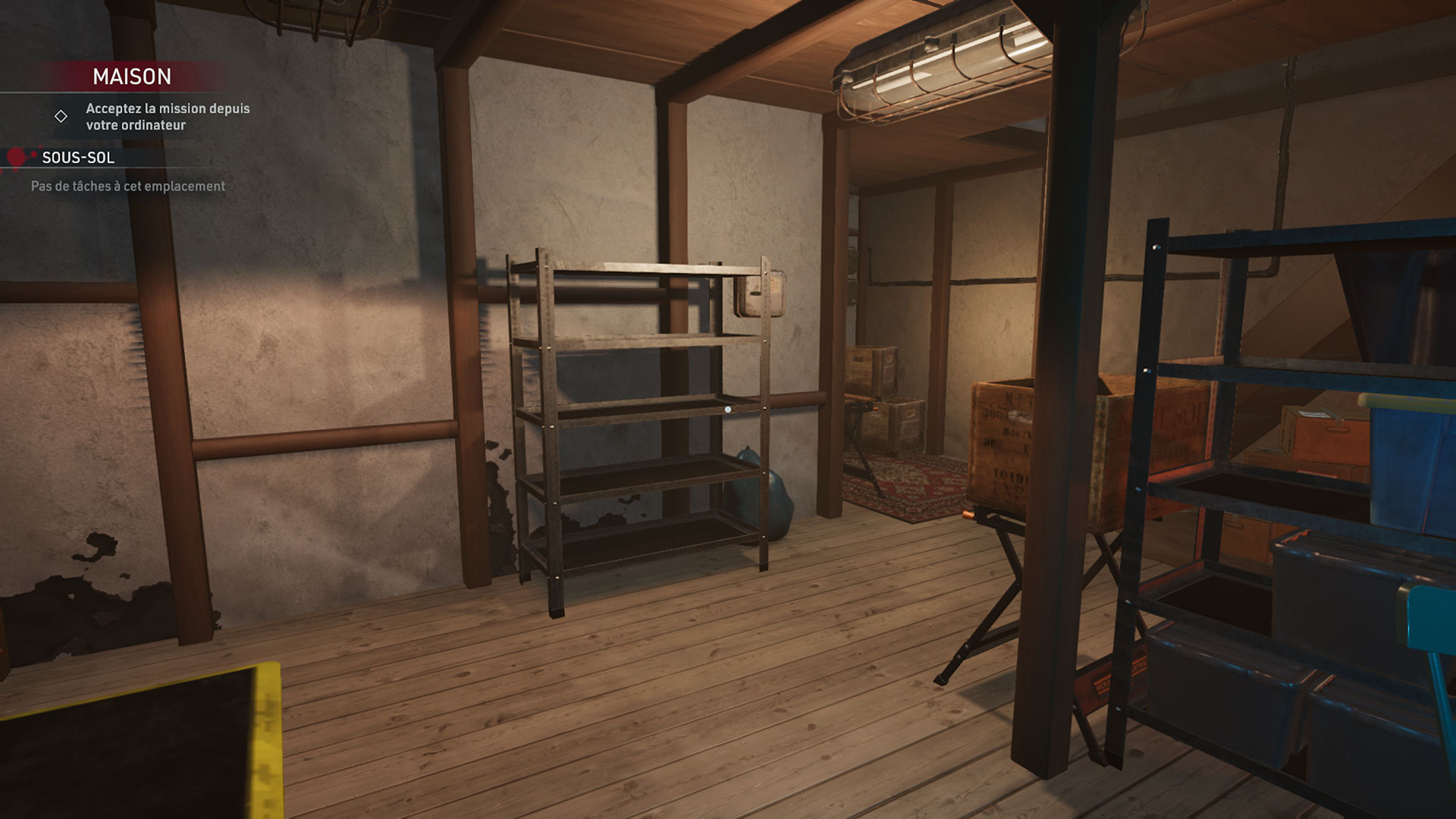Select the SOUS-SOL location entry
This screenshot has height=819, width=1456.
click(78, 158)
